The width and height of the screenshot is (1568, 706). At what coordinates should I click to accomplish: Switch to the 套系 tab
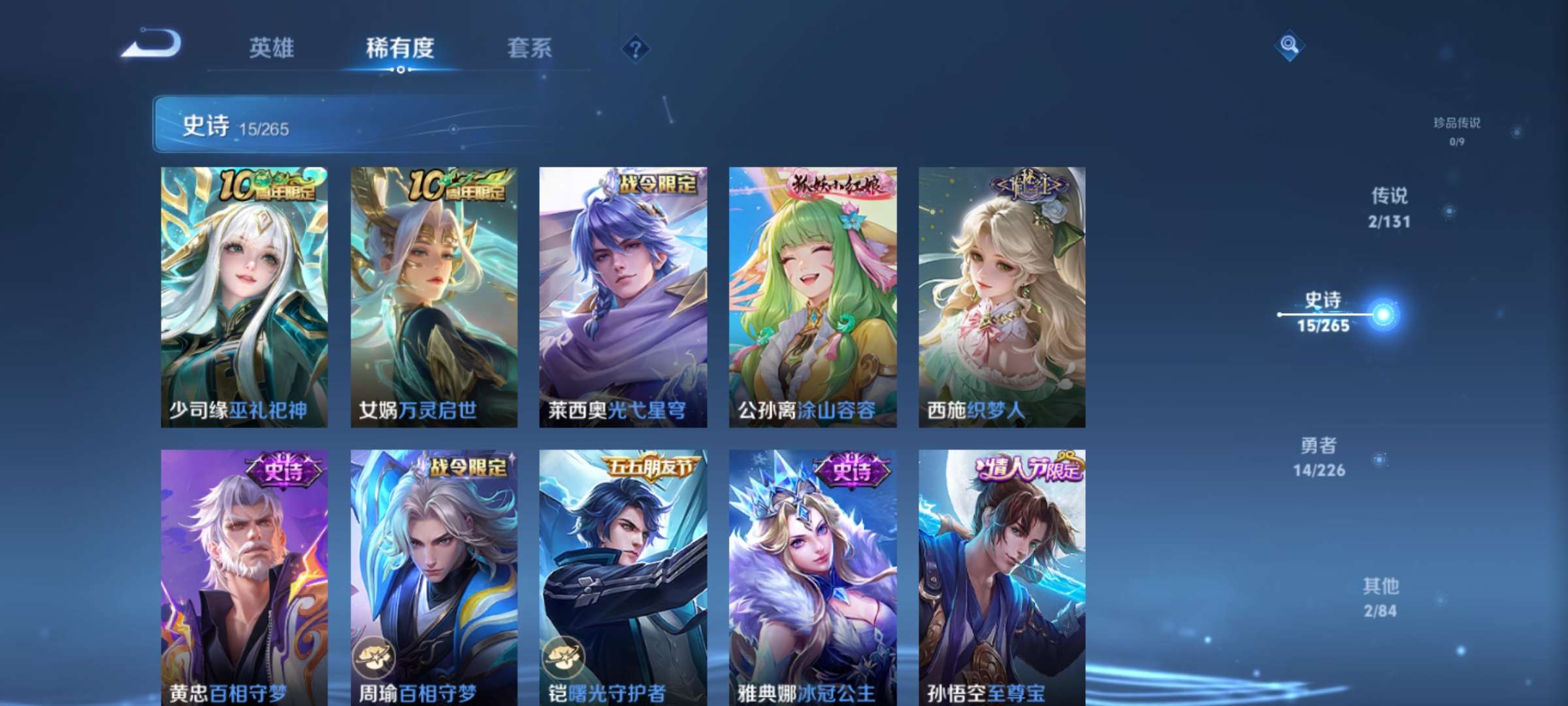(531, 47)
